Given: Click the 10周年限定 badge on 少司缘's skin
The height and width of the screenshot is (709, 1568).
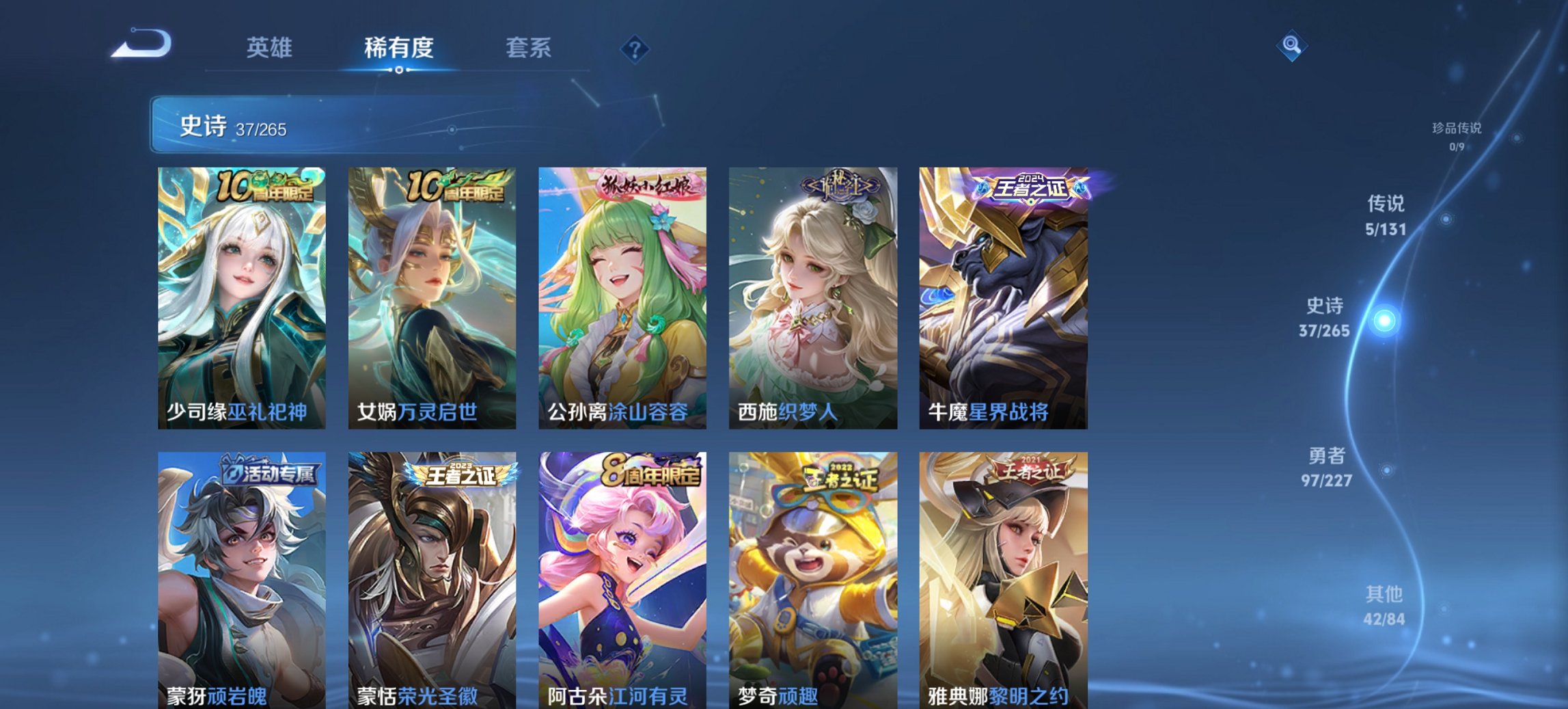Looking at the screenshot, I should click(266, 183).
